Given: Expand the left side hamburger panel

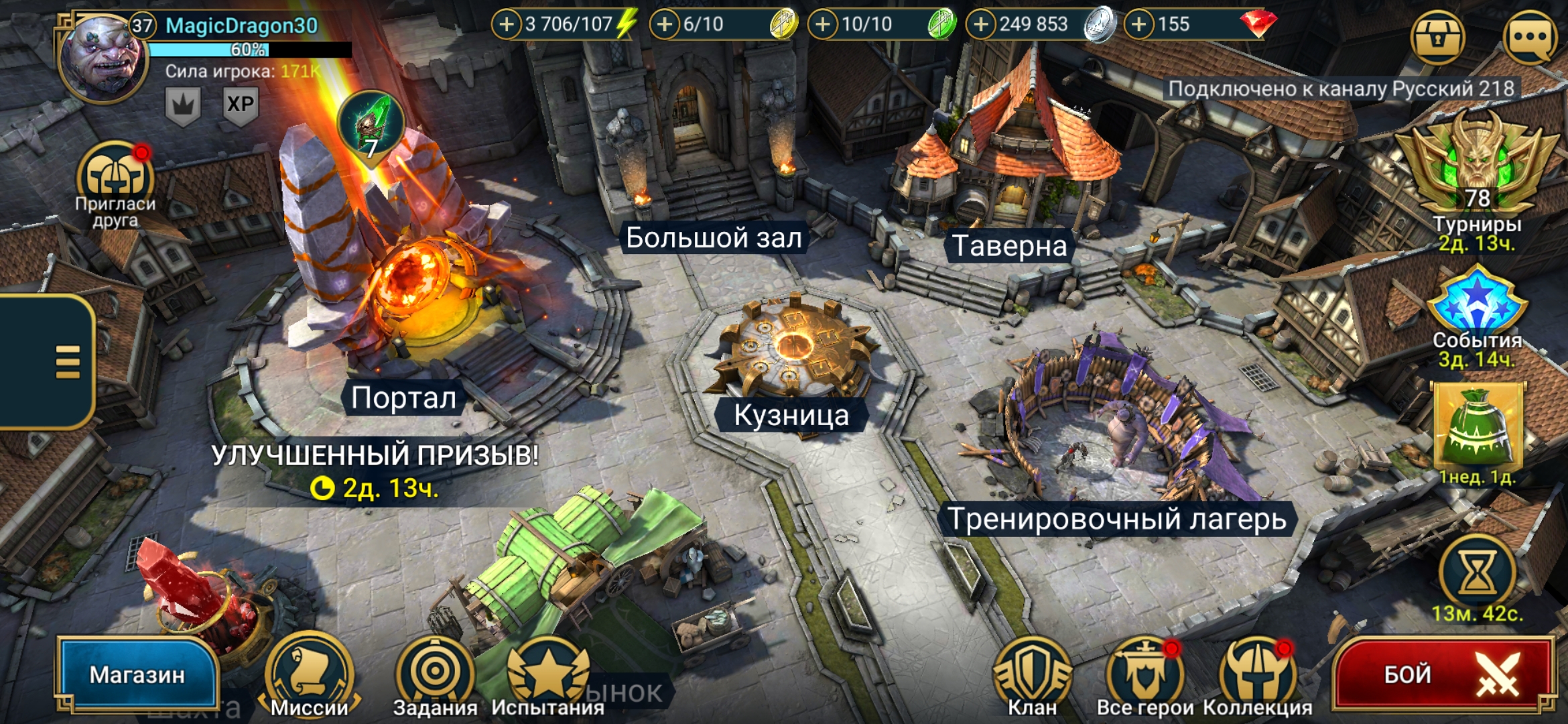Looking at the screenshot, I should click(67, 362).
